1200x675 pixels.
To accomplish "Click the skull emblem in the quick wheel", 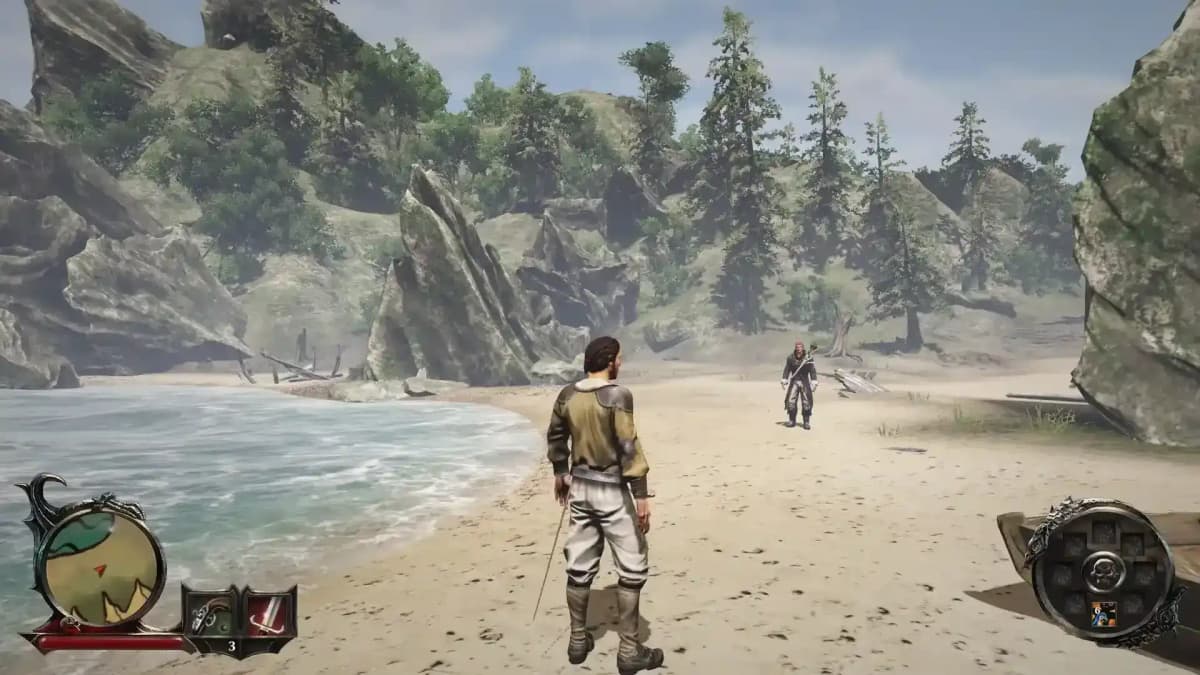I will coord(1103,571).
